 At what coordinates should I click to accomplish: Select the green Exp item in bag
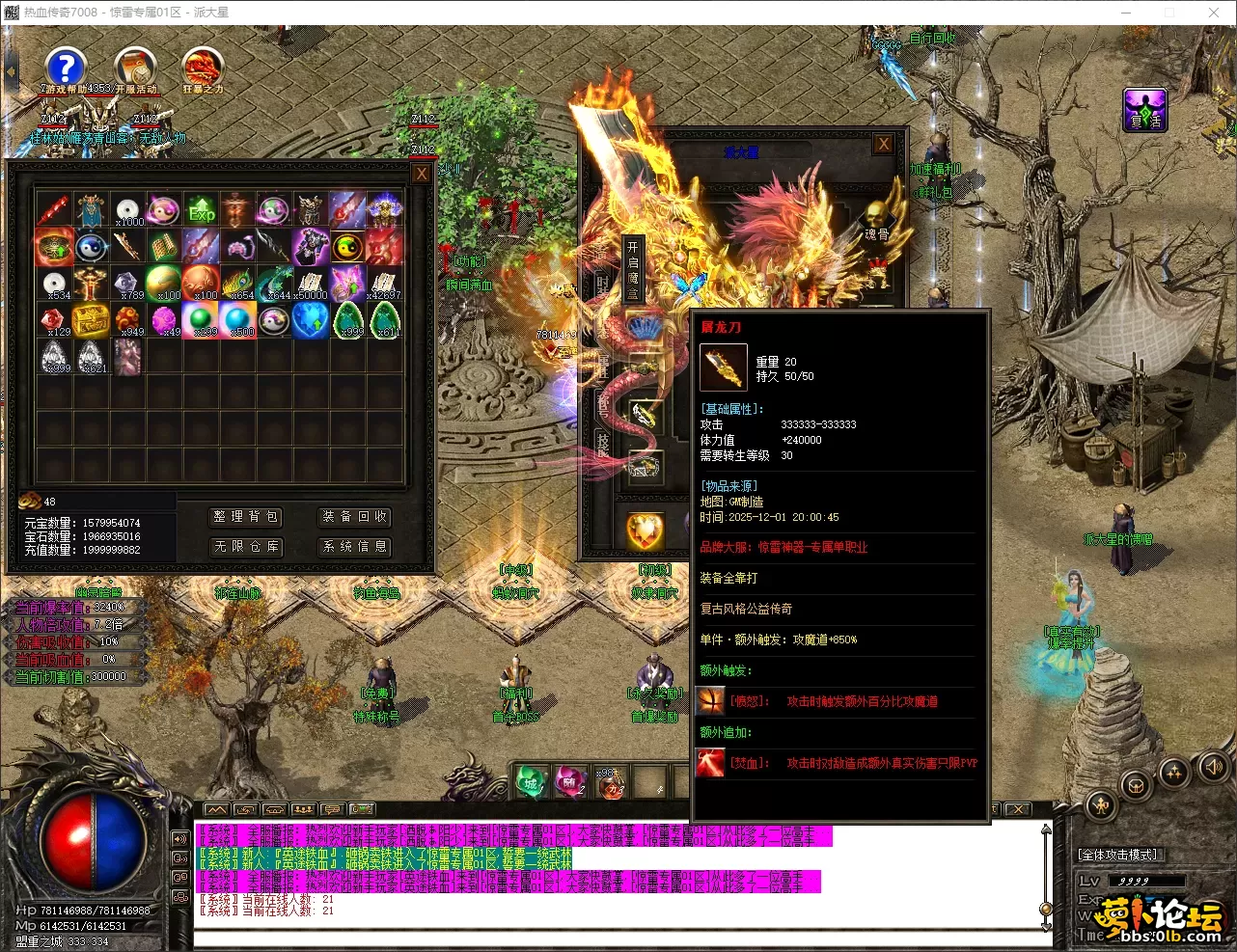pos(202,210)
